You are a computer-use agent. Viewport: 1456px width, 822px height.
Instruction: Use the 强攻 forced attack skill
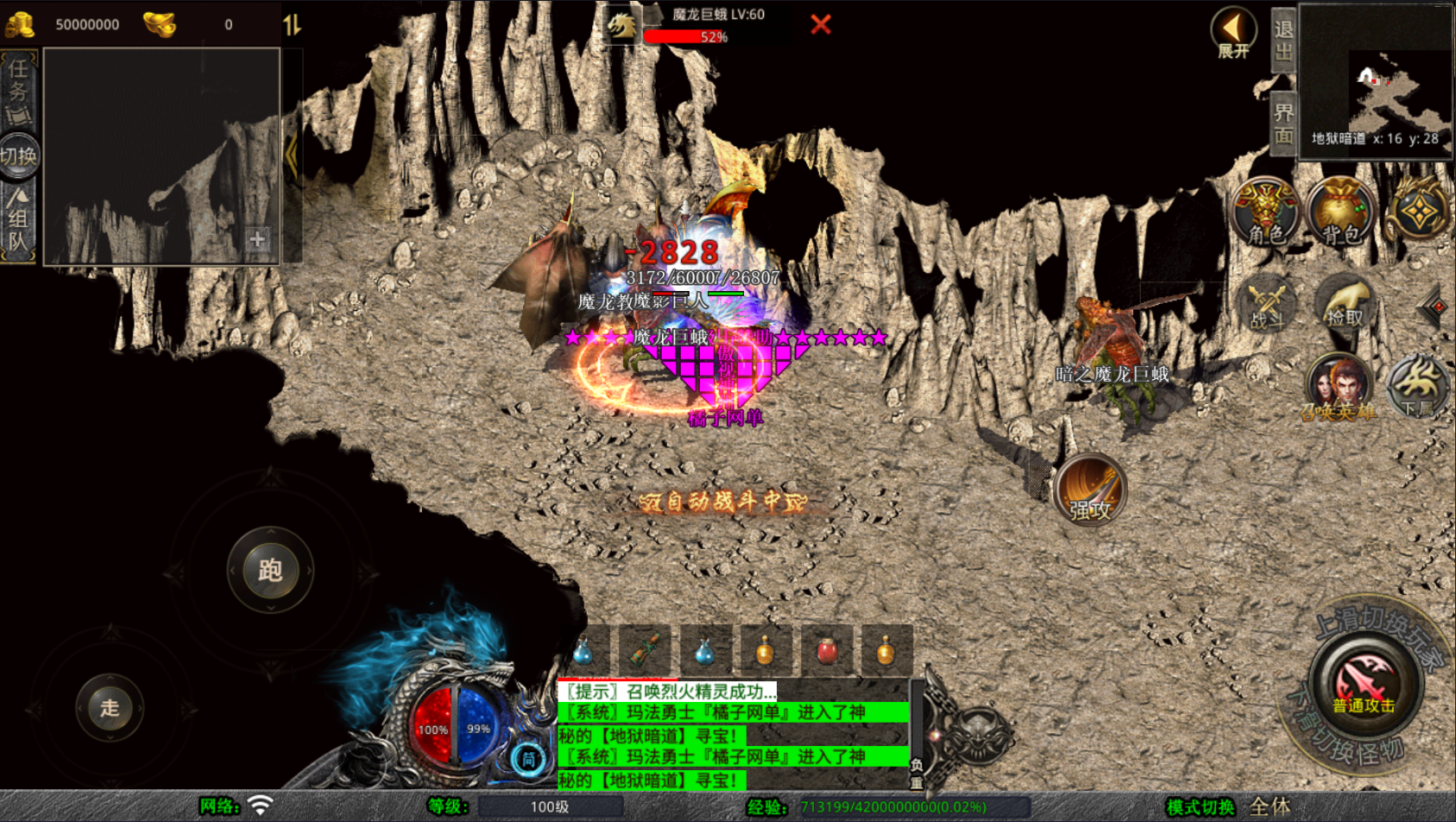(1090, 490)
